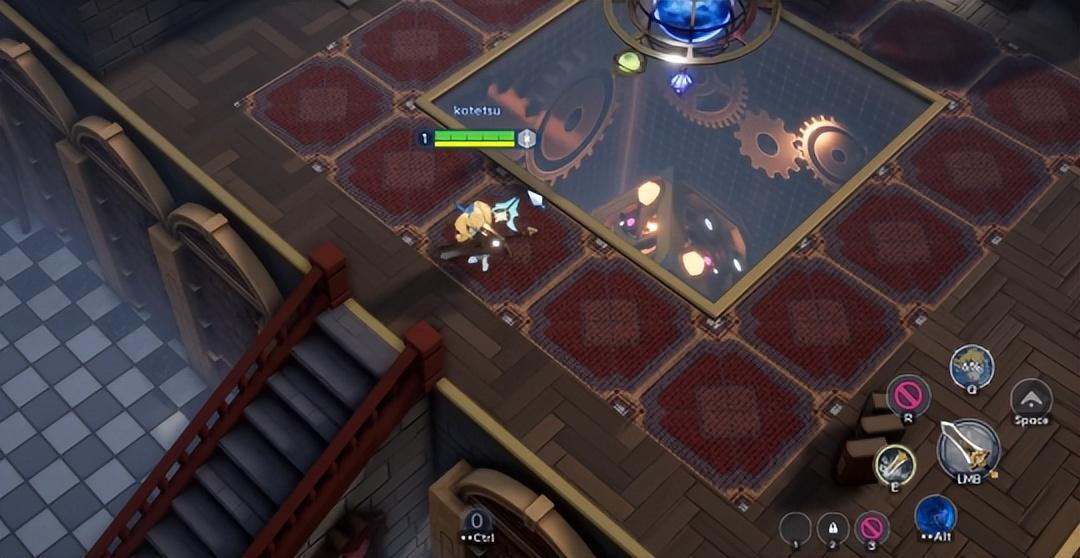Select the locked padlock item slot

point(833,528)
